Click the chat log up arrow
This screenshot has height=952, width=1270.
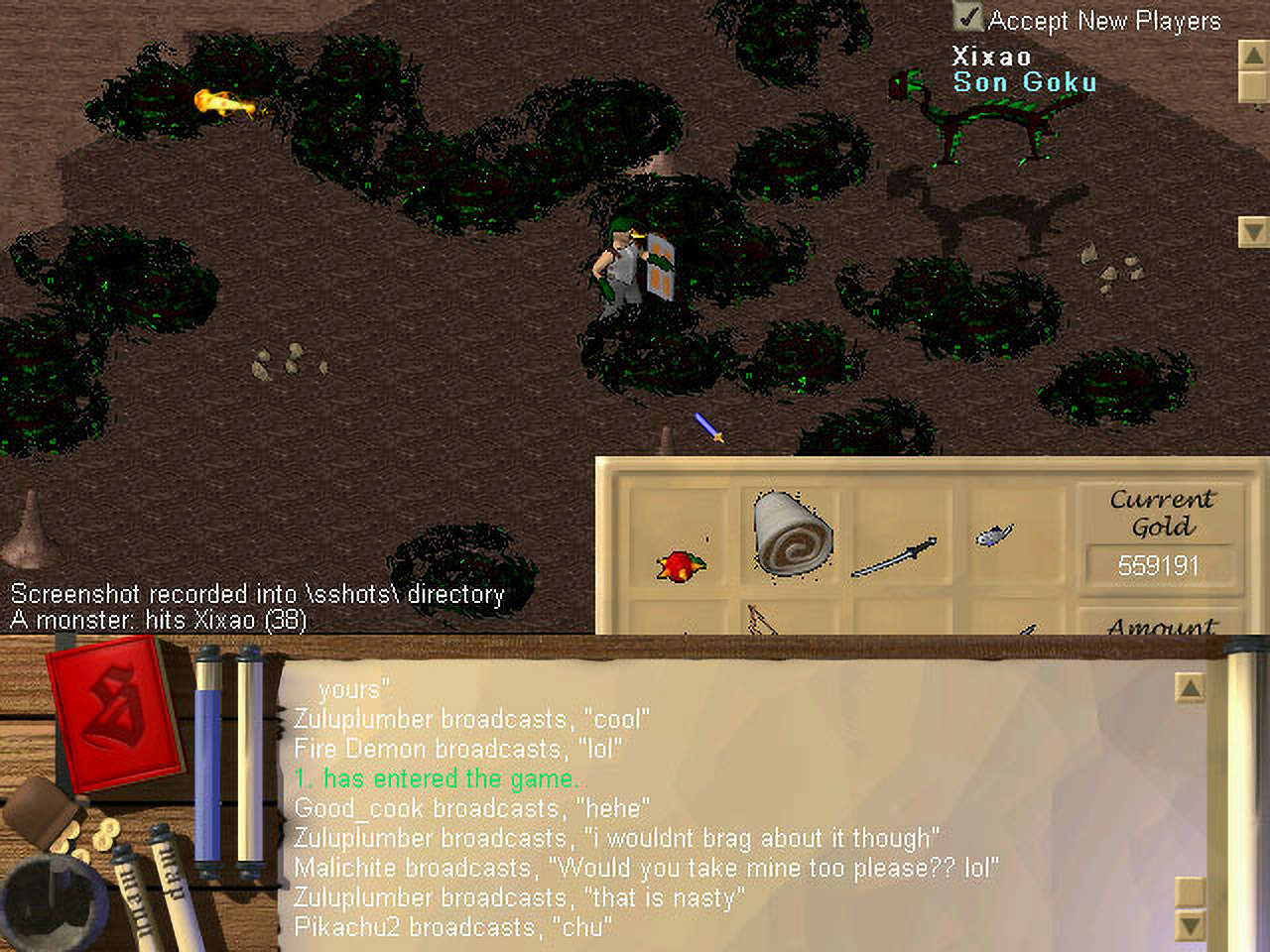coord(1190,687)
